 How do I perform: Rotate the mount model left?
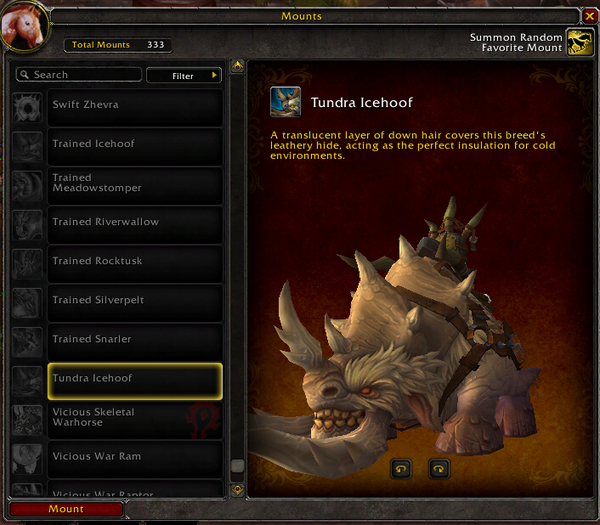point(401,467)
